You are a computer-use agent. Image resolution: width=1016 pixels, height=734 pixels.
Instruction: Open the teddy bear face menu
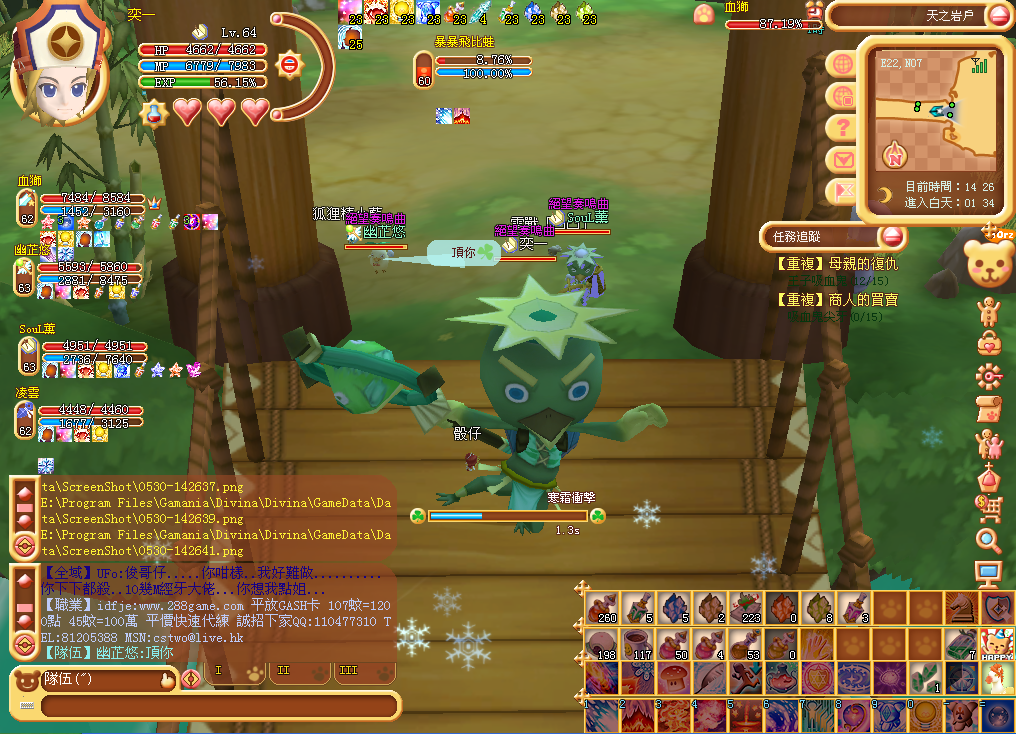click(x=989, y=264)
